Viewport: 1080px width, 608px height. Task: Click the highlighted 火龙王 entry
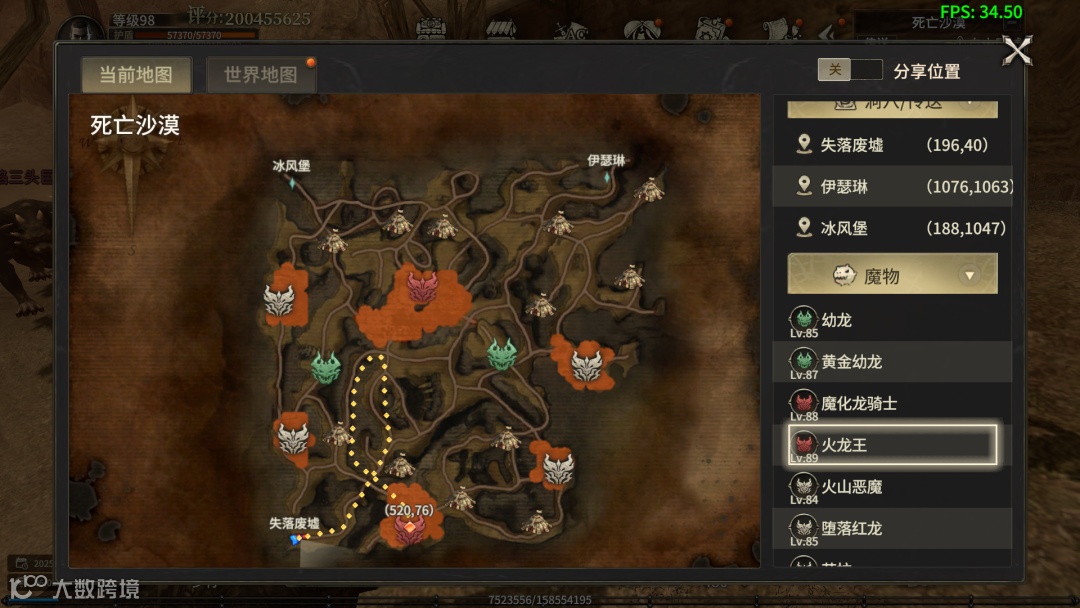pos(892,445)
